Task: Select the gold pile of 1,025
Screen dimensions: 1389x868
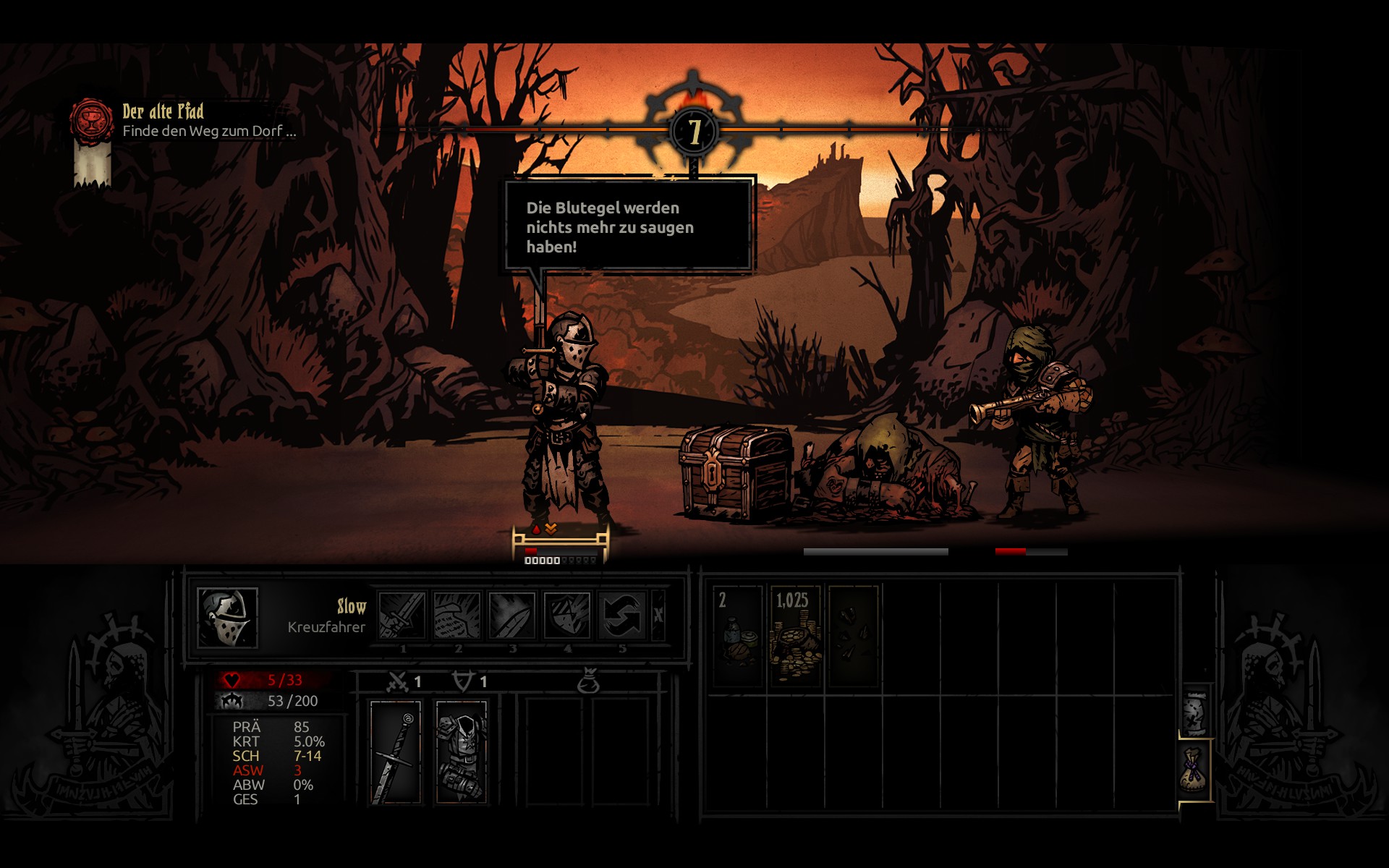Action: (795, 636)
